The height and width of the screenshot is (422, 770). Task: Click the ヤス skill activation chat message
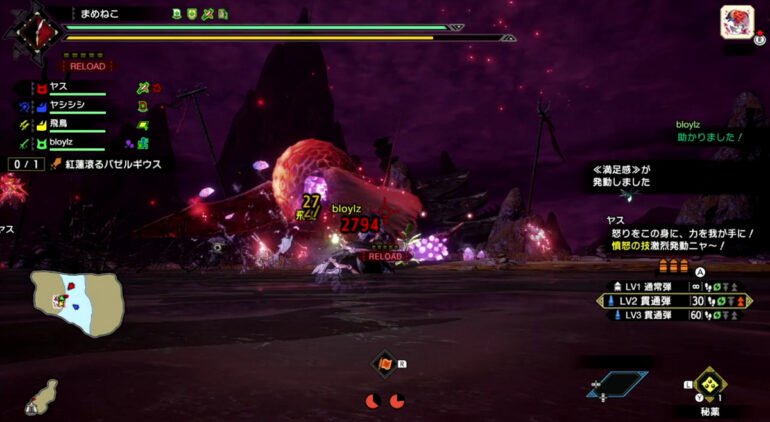tap(679, 238)
